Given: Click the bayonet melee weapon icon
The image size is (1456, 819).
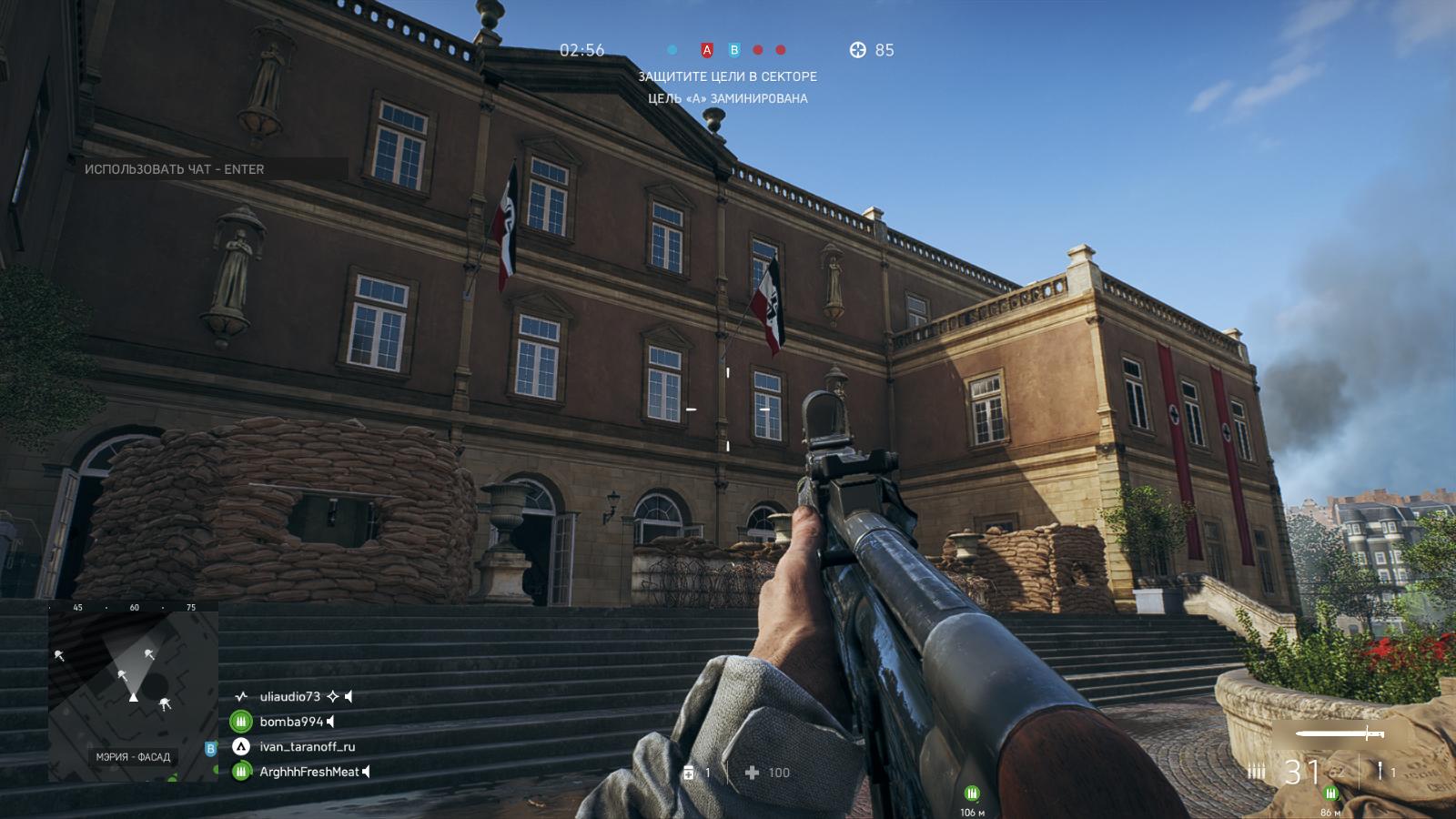Looking at the screenshot, I should (1340, 733).
